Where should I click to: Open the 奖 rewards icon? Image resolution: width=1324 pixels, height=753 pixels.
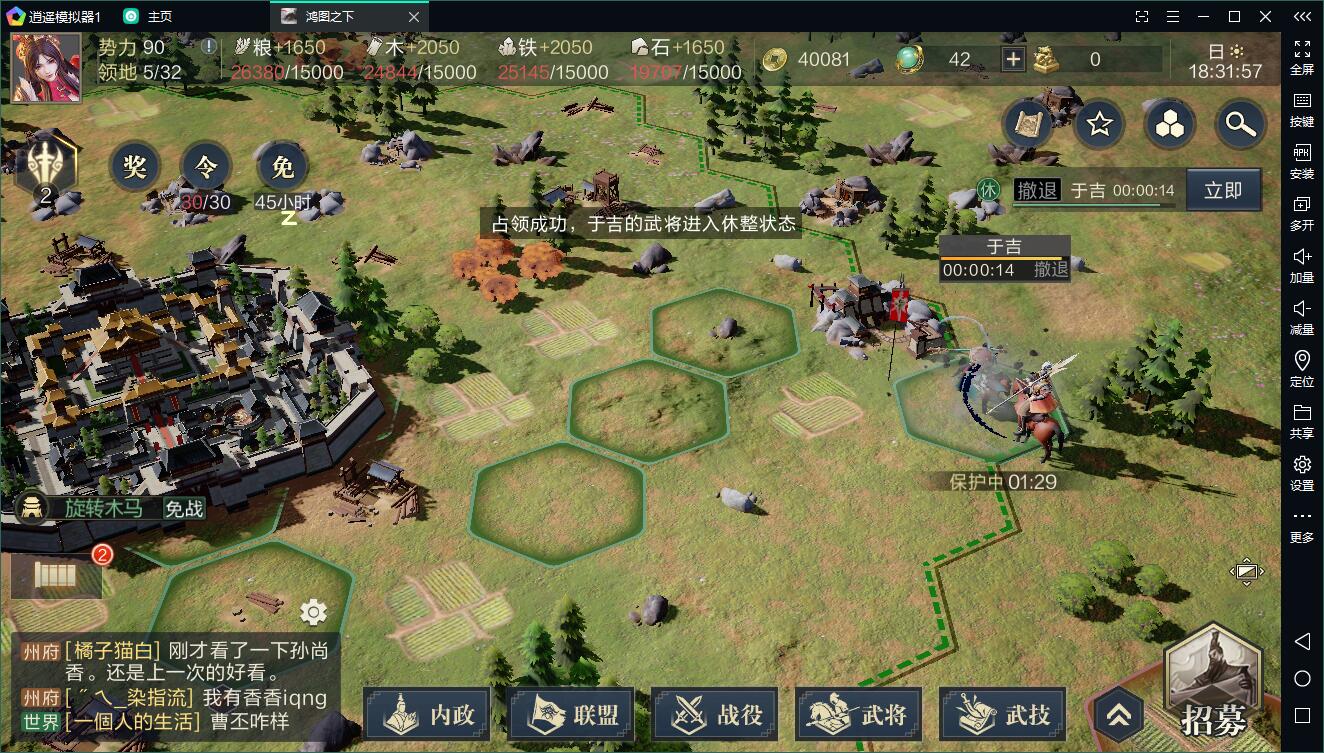pyautogui.click(x=135, y=166)
